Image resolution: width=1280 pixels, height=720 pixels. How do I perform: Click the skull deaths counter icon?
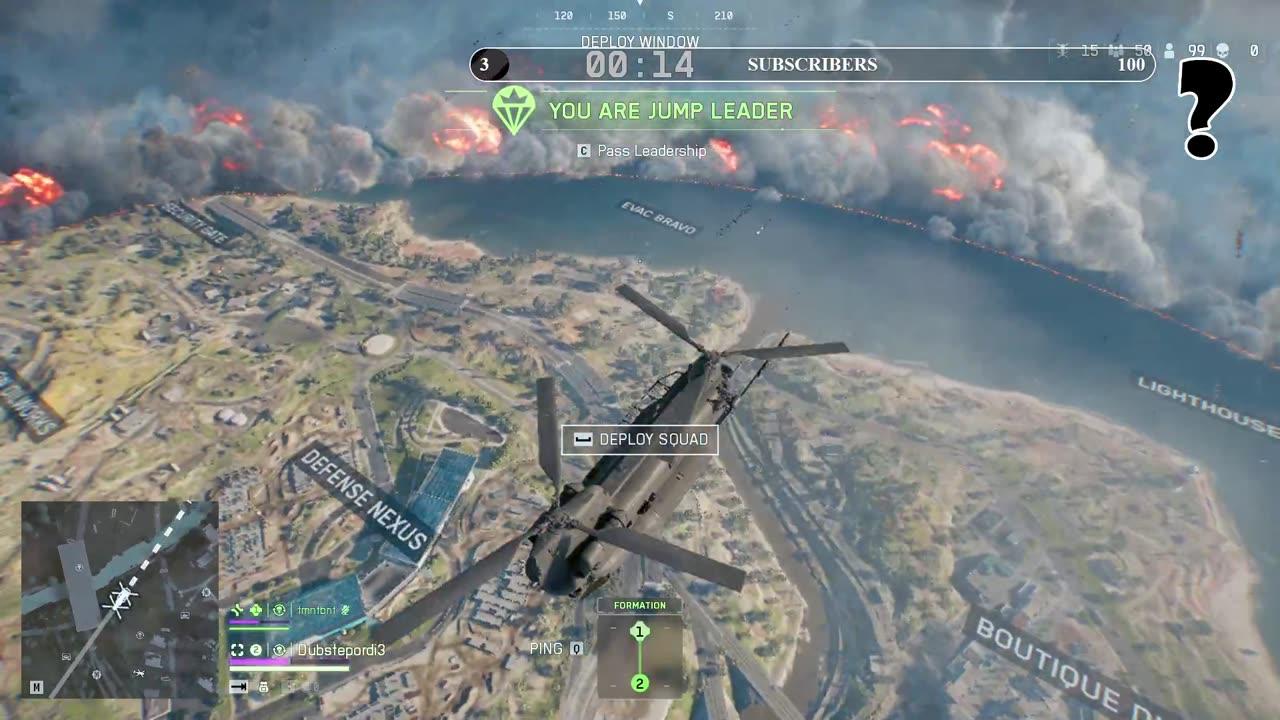click(1222, 50)
